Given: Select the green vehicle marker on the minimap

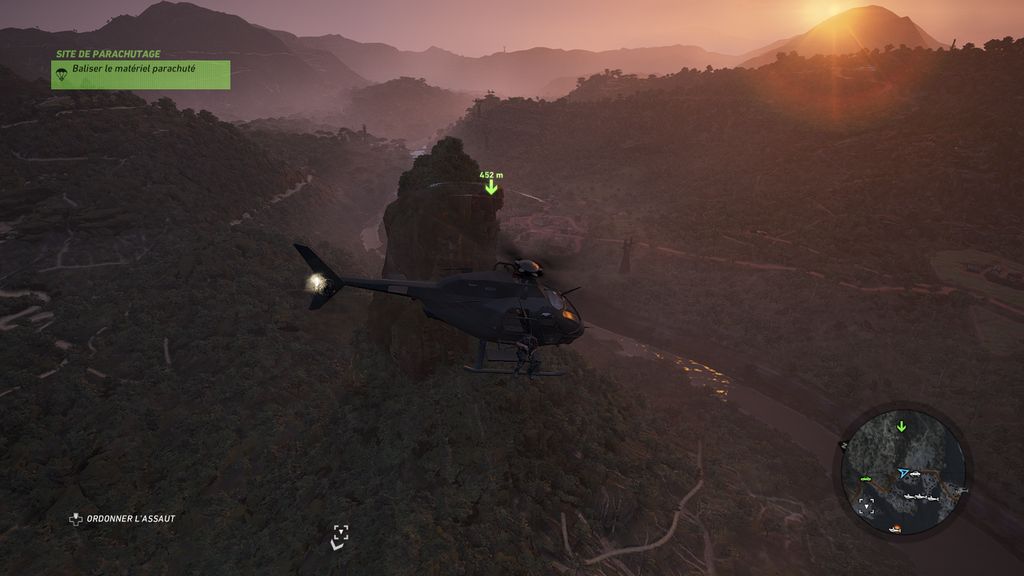Looking at the screenshot, I should pos(864,479).
